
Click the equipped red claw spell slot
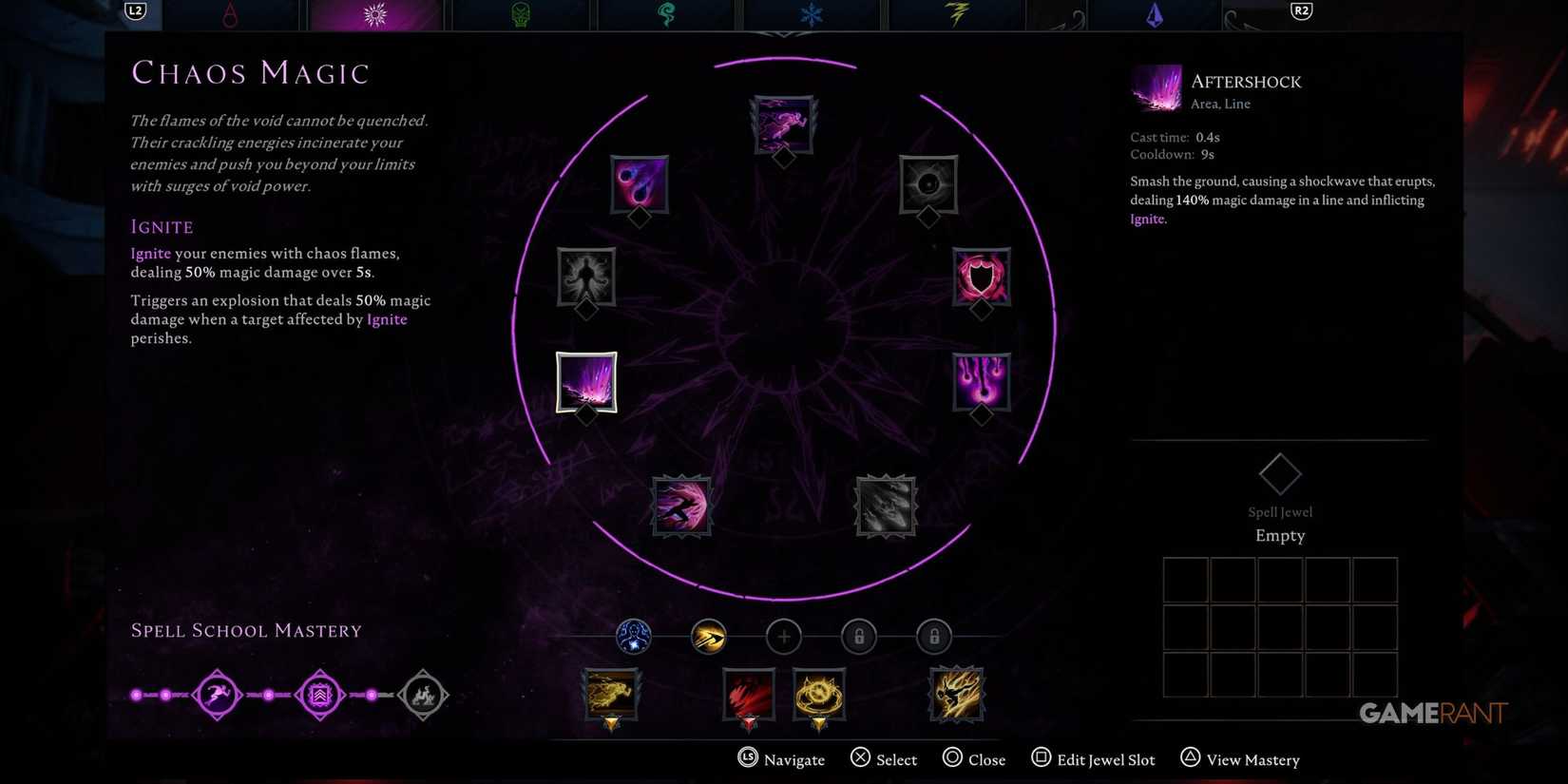pos(748,695)
